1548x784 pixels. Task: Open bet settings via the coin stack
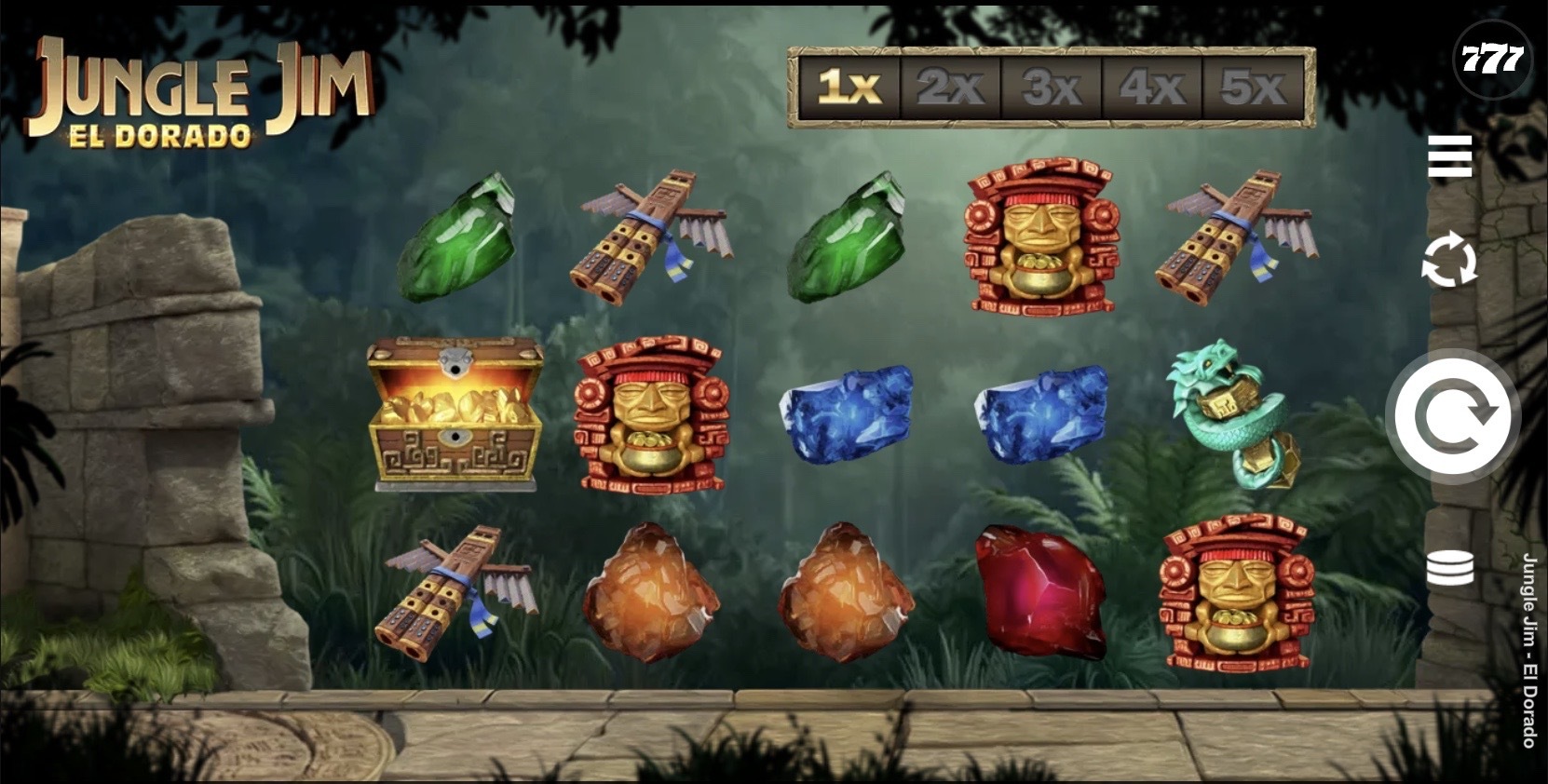[x=1449, y=568]
